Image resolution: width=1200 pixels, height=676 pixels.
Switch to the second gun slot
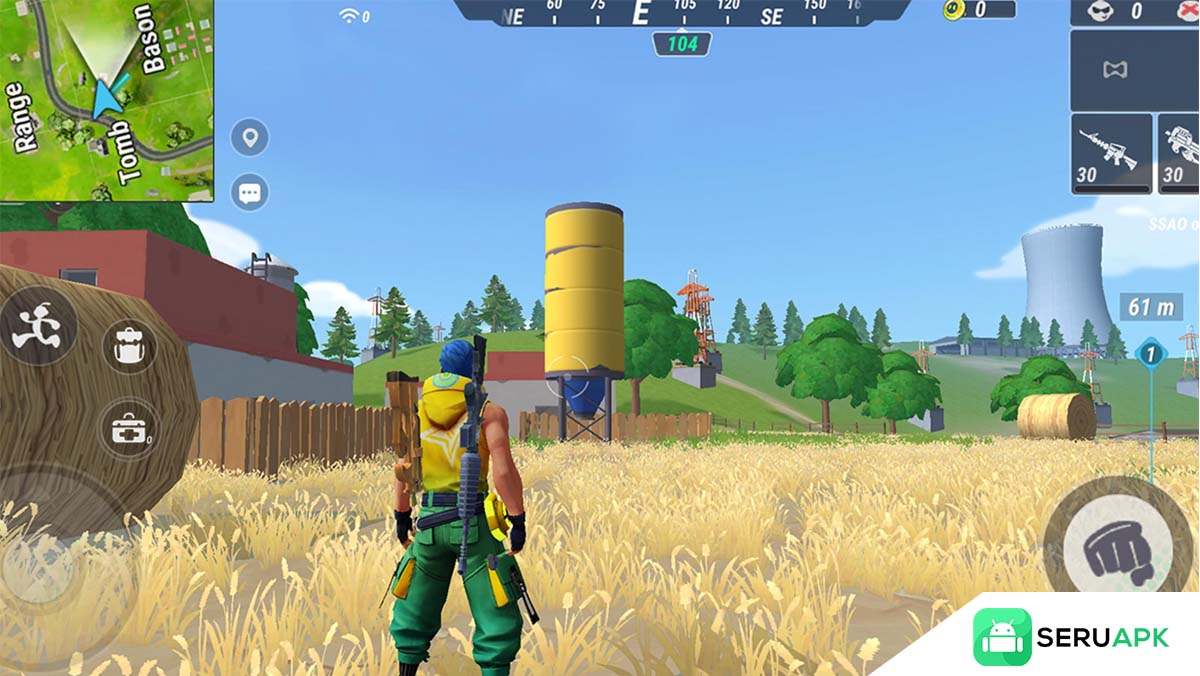1181,153
